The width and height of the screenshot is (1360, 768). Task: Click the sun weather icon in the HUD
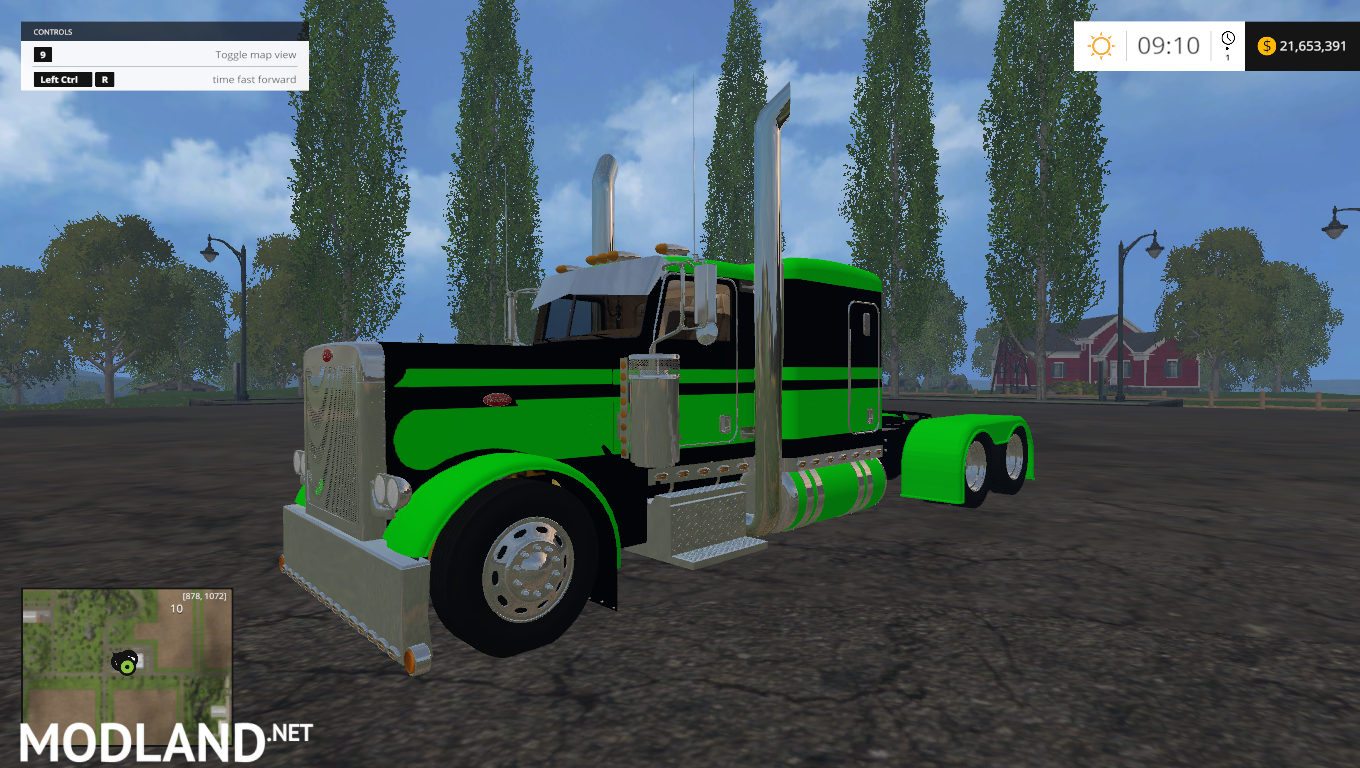point(1101,46)
